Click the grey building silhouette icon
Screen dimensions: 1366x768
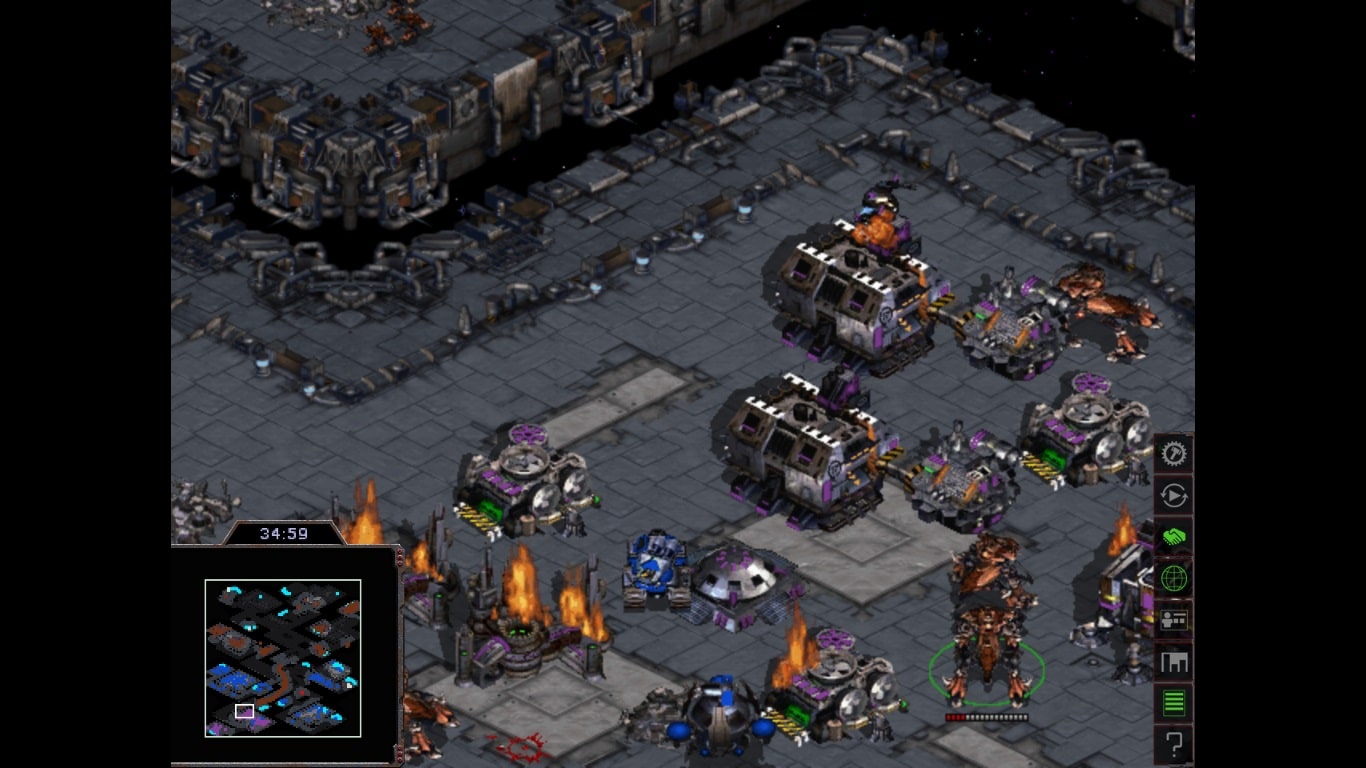pyautogui.click(x=1173, y=661)
